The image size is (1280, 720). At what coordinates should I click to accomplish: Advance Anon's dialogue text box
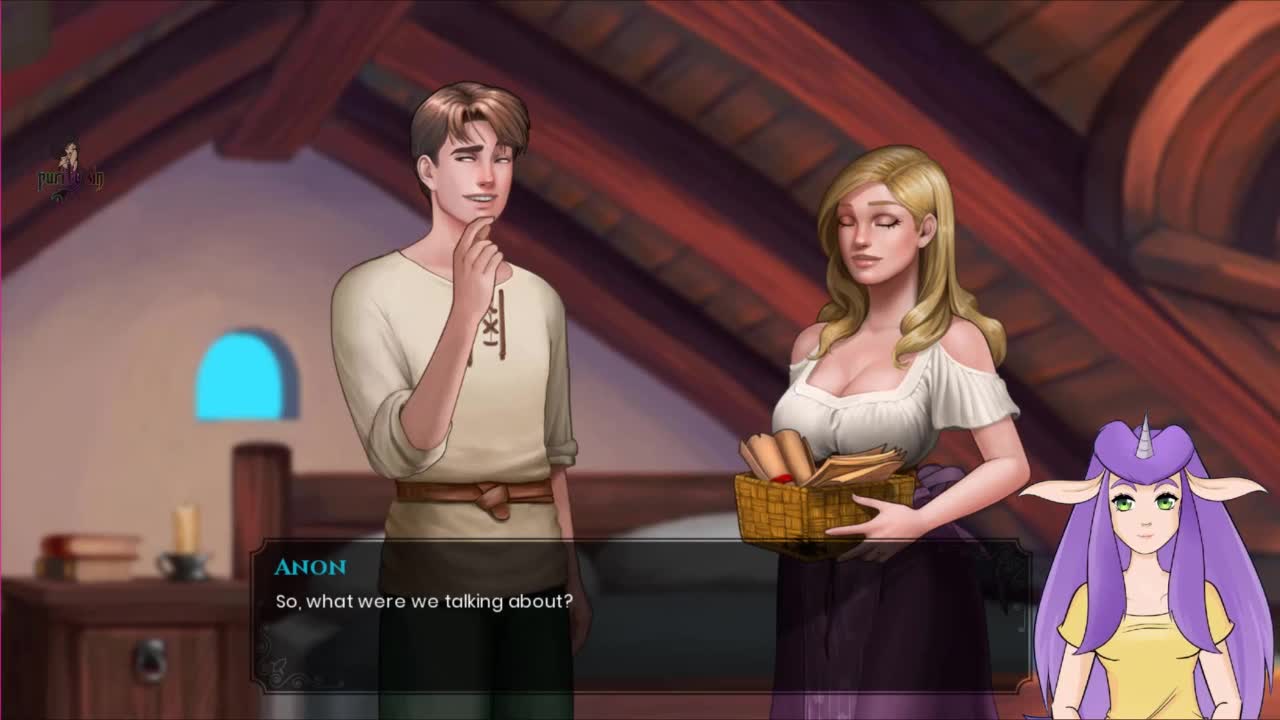(640, 615)
